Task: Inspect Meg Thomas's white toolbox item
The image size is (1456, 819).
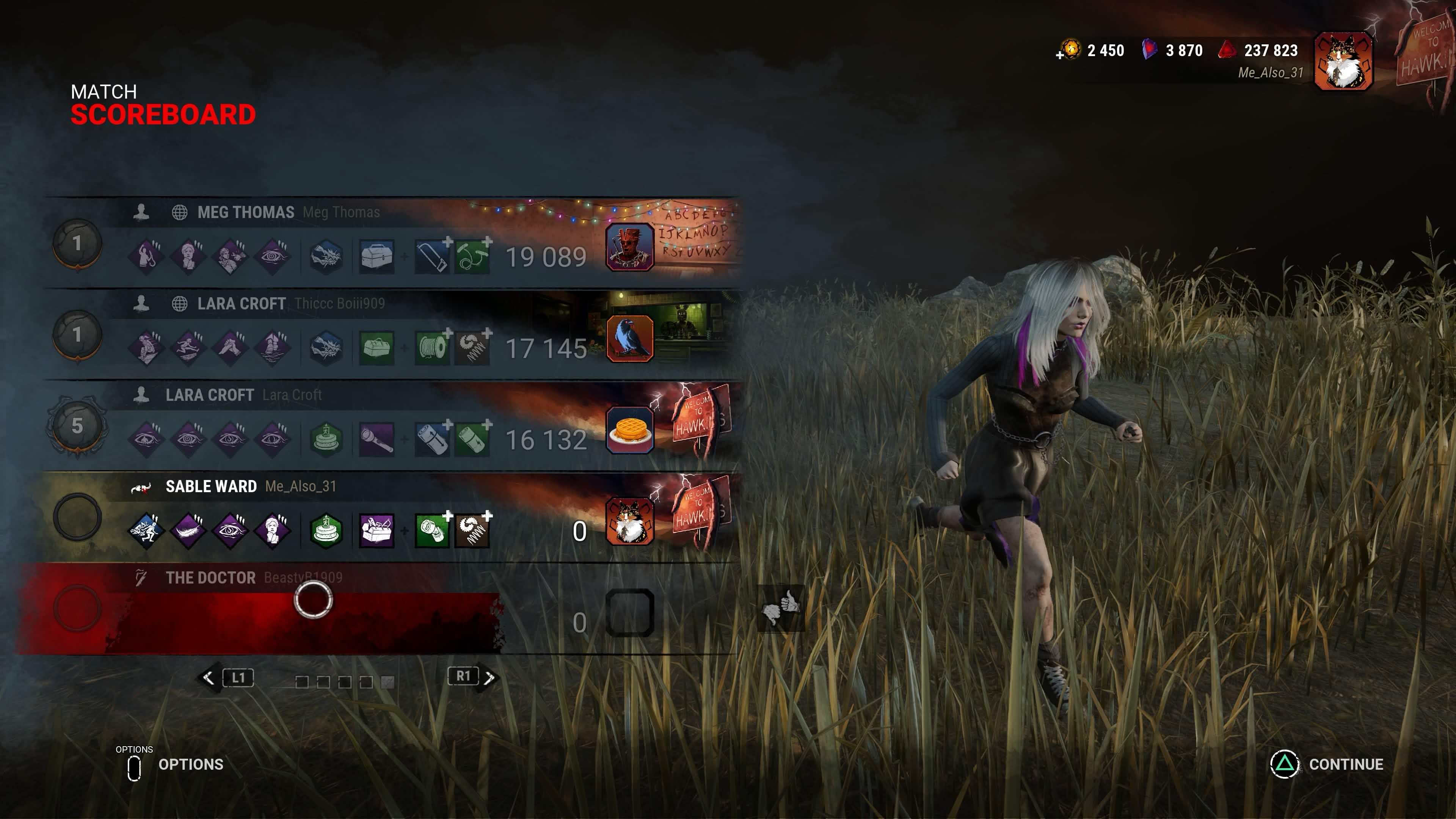Action: 377,257
